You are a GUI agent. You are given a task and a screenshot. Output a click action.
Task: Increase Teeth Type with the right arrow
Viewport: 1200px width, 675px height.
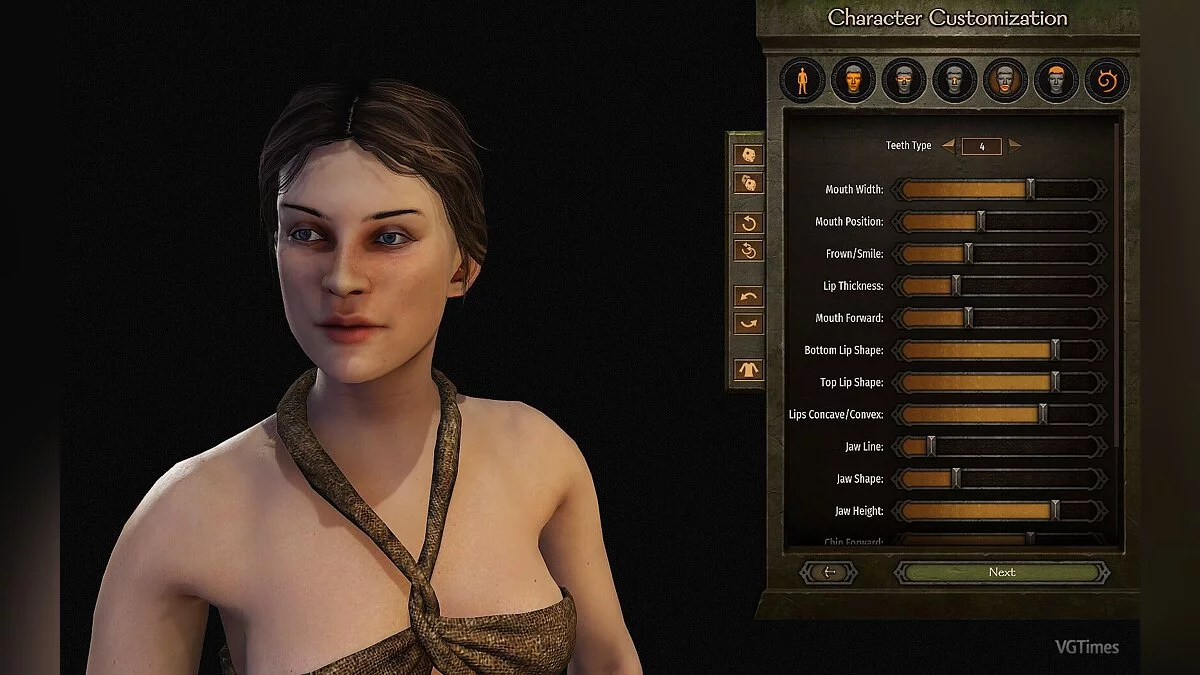(1016, 146)
